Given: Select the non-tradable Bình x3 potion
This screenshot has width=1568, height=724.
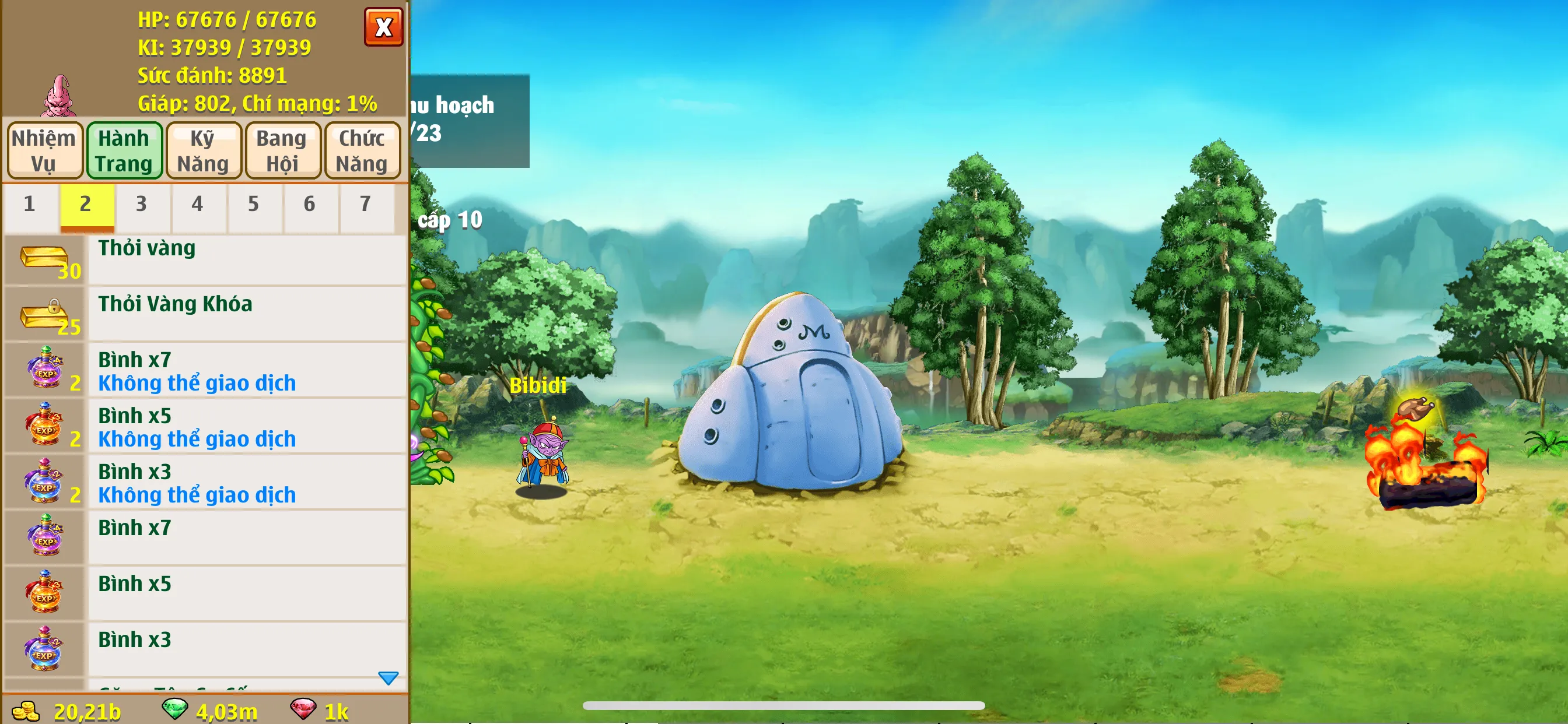Looking at the screenshot, I should pos(205,483).
